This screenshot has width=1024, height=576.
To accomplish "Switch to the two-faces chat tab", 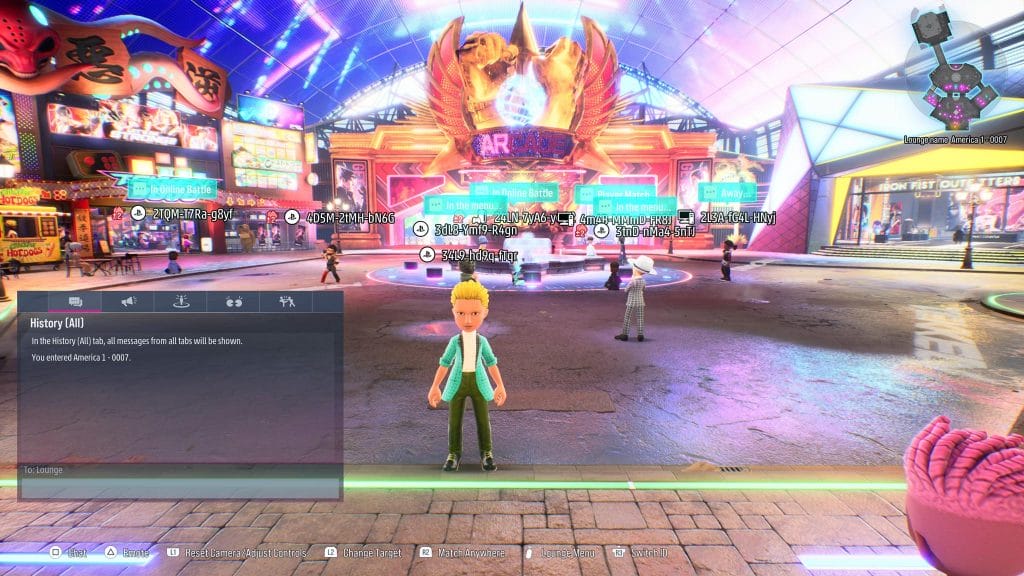I will (x=234, y=301).
